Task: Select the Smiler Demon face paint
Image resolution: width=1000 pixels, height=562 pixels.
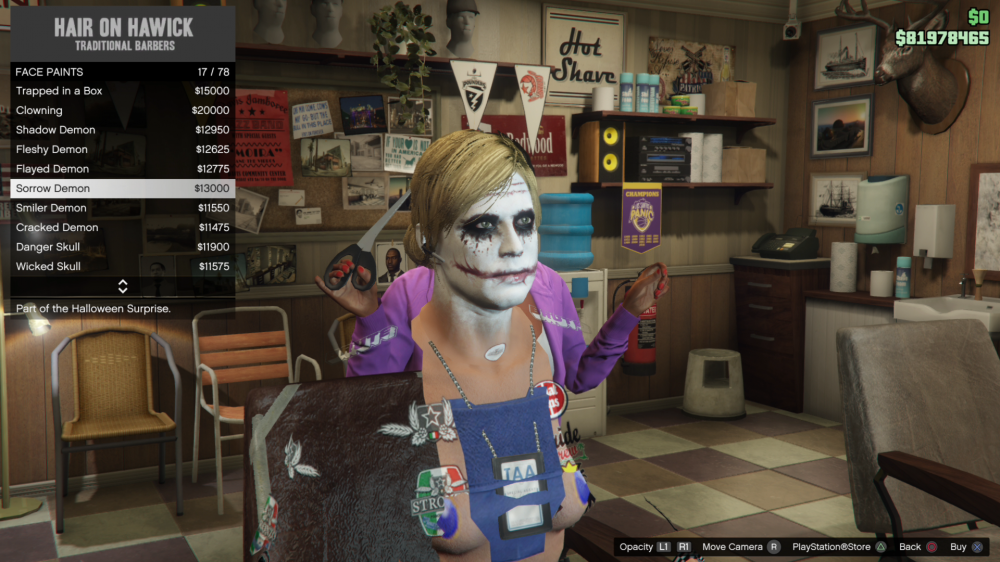Action: pyautogui.click(x=122, y=208)
